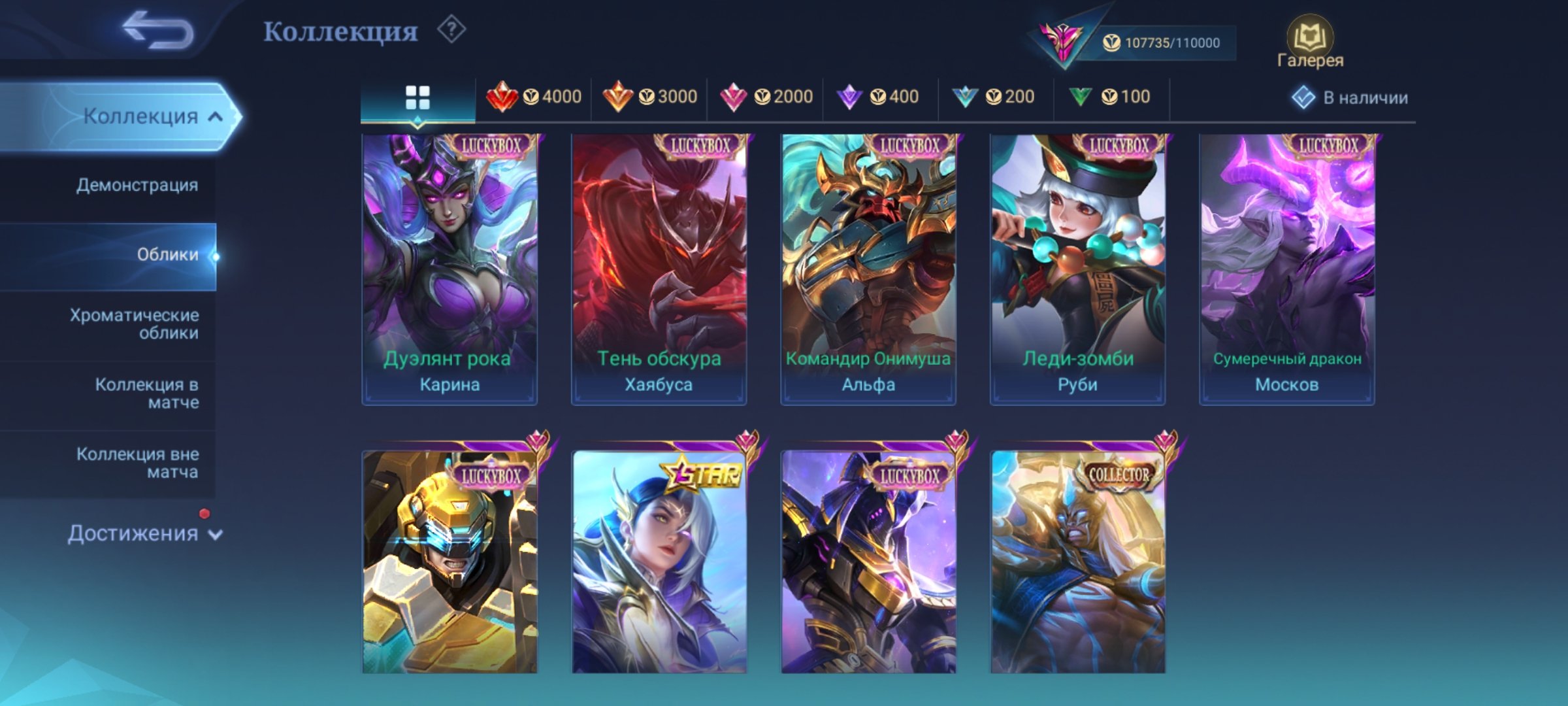Click the currency counter showing 107735/110000
This screenshot has height=706, width=1568.
(x=1169, y=41)
